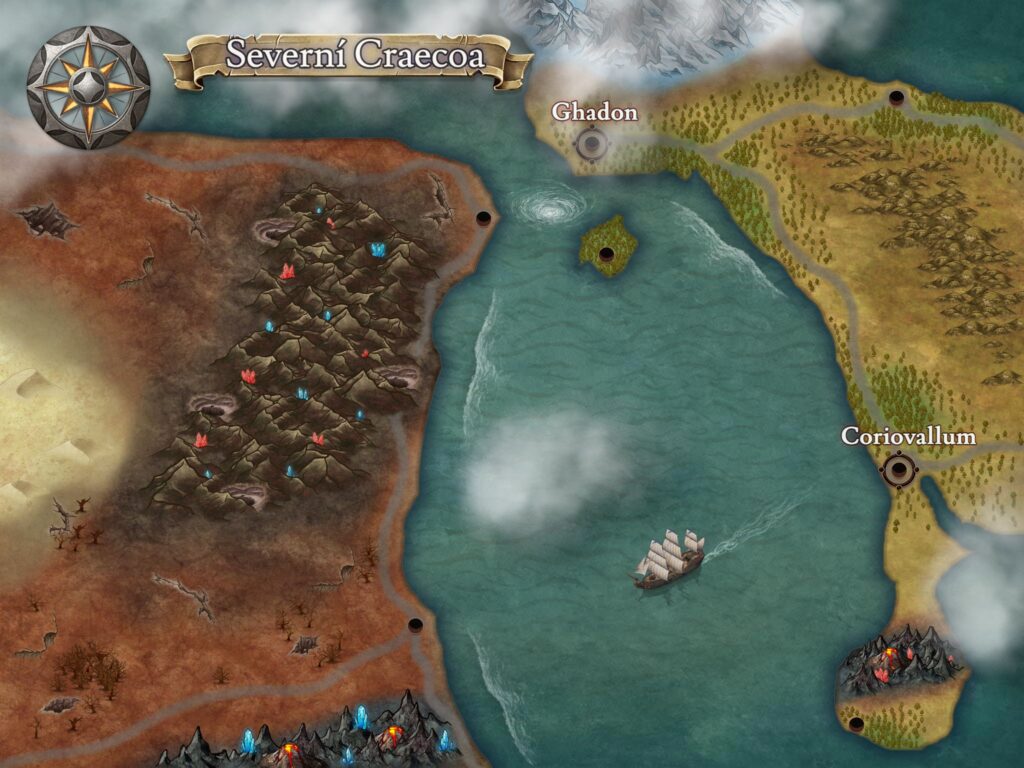This screenshot has height=768, width=1024.
Task: Select the Ghadon town marker
Action: 592,145
